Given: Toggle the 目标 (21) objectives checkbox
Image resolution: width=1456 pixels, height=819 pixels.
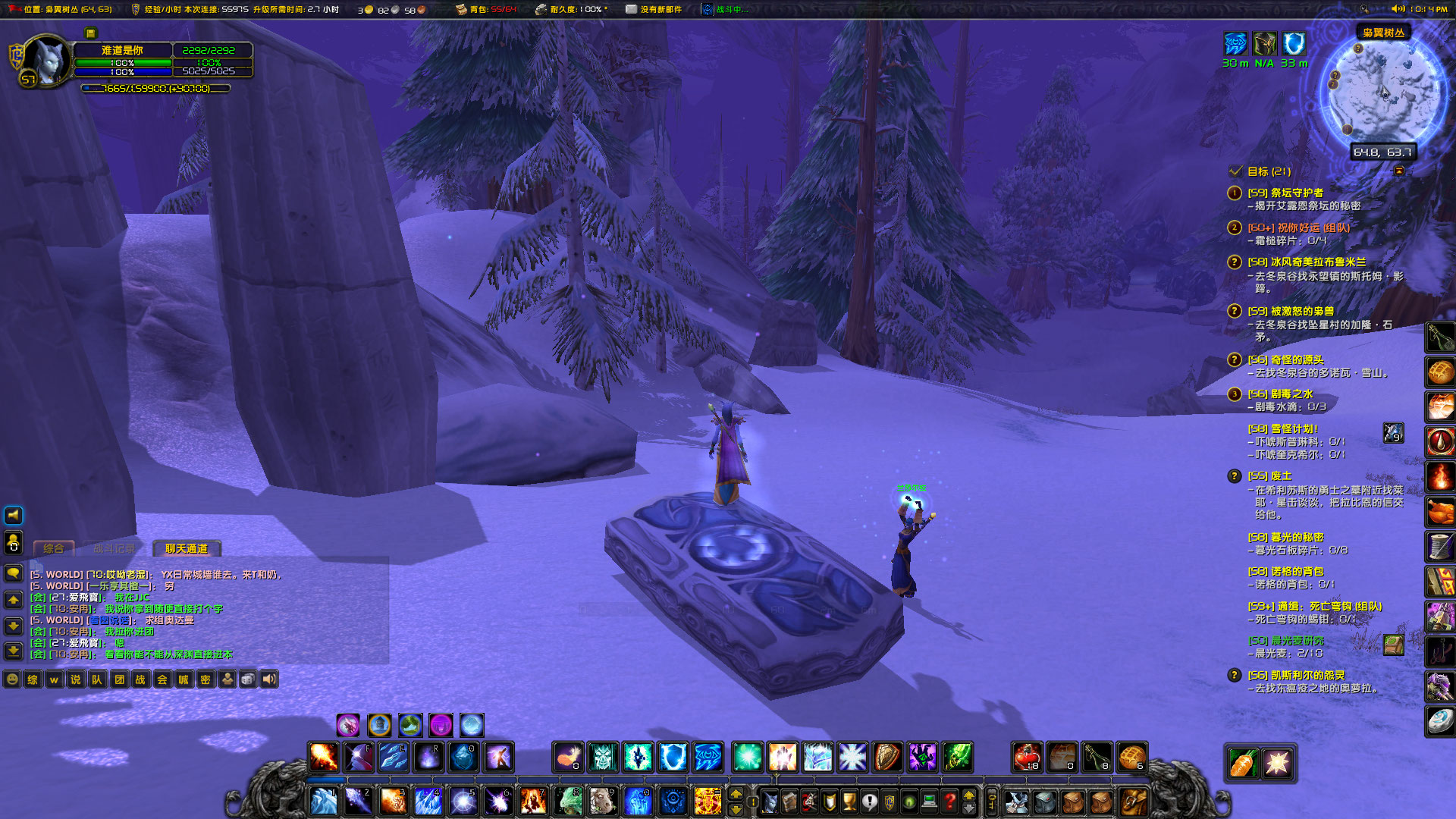Looking at the screenshot, I should pyautogui.click(x=1235, y=172).
